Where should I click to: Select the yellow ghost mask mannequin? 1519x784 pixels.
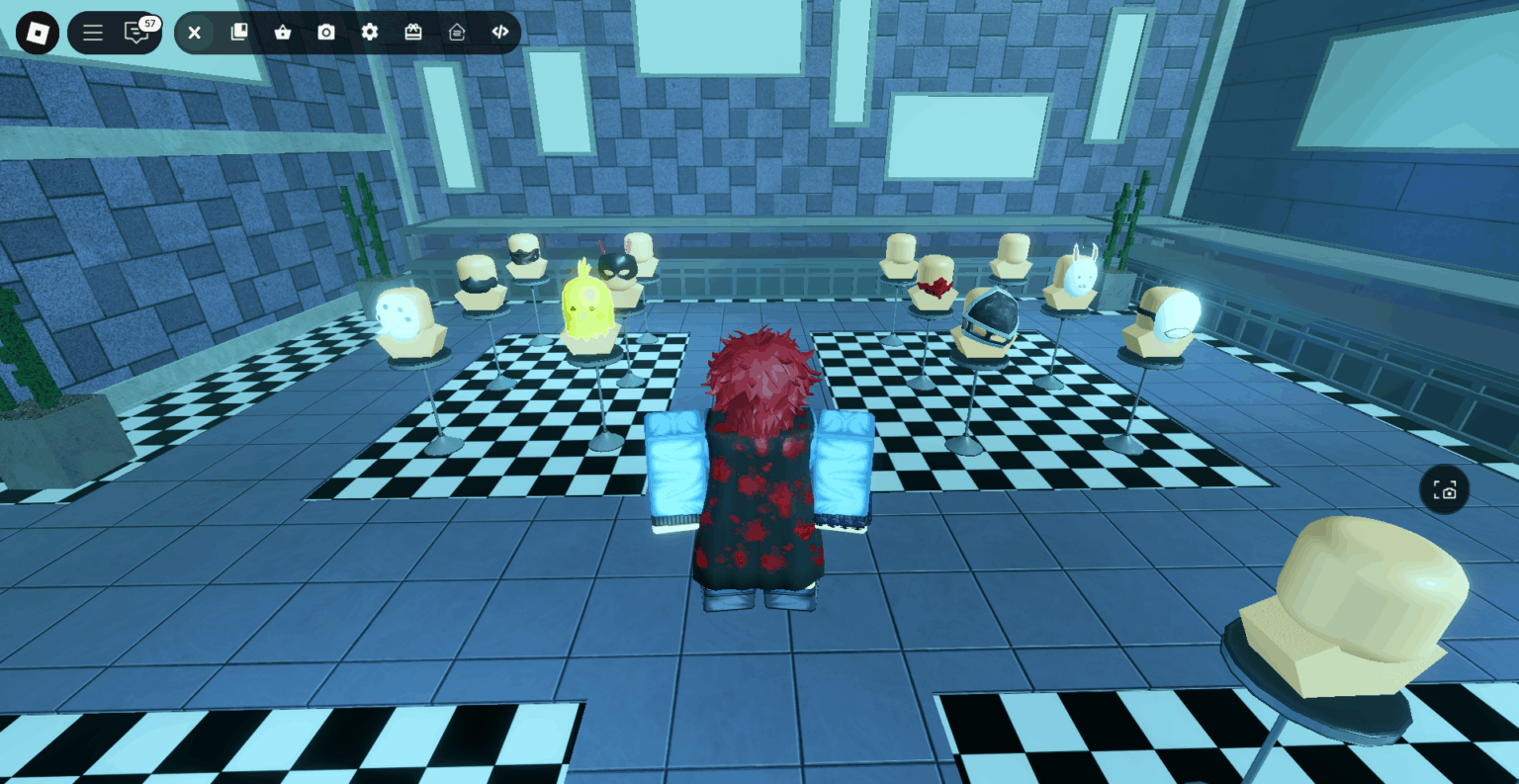587,306
